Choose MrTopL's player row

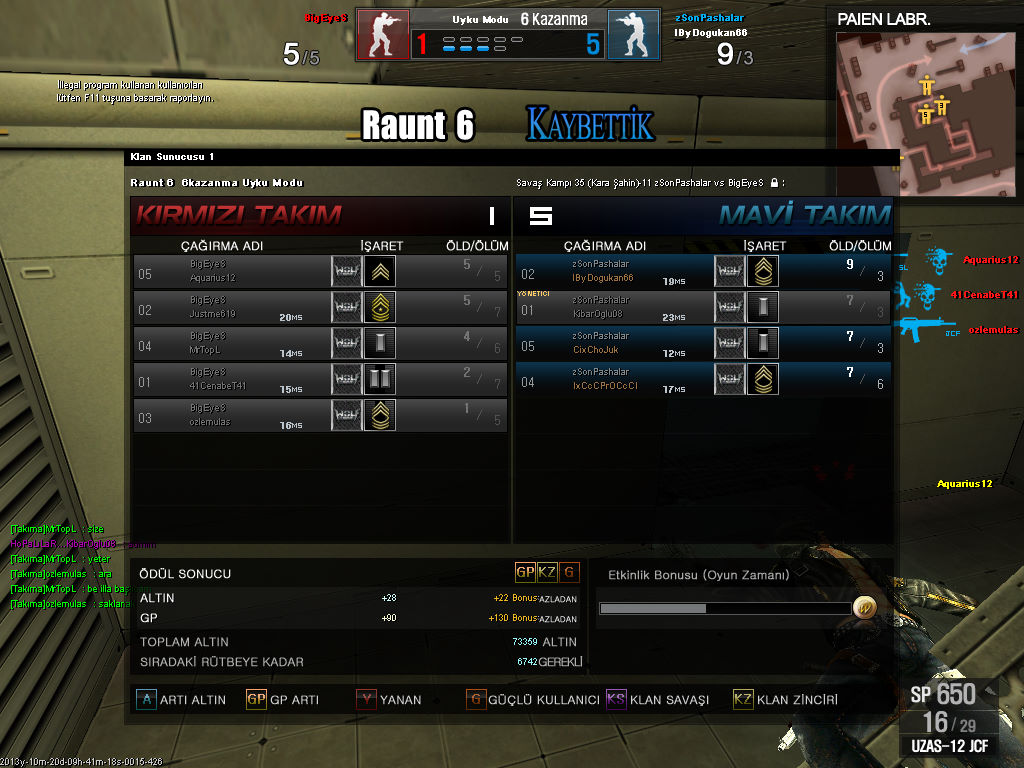320,343
